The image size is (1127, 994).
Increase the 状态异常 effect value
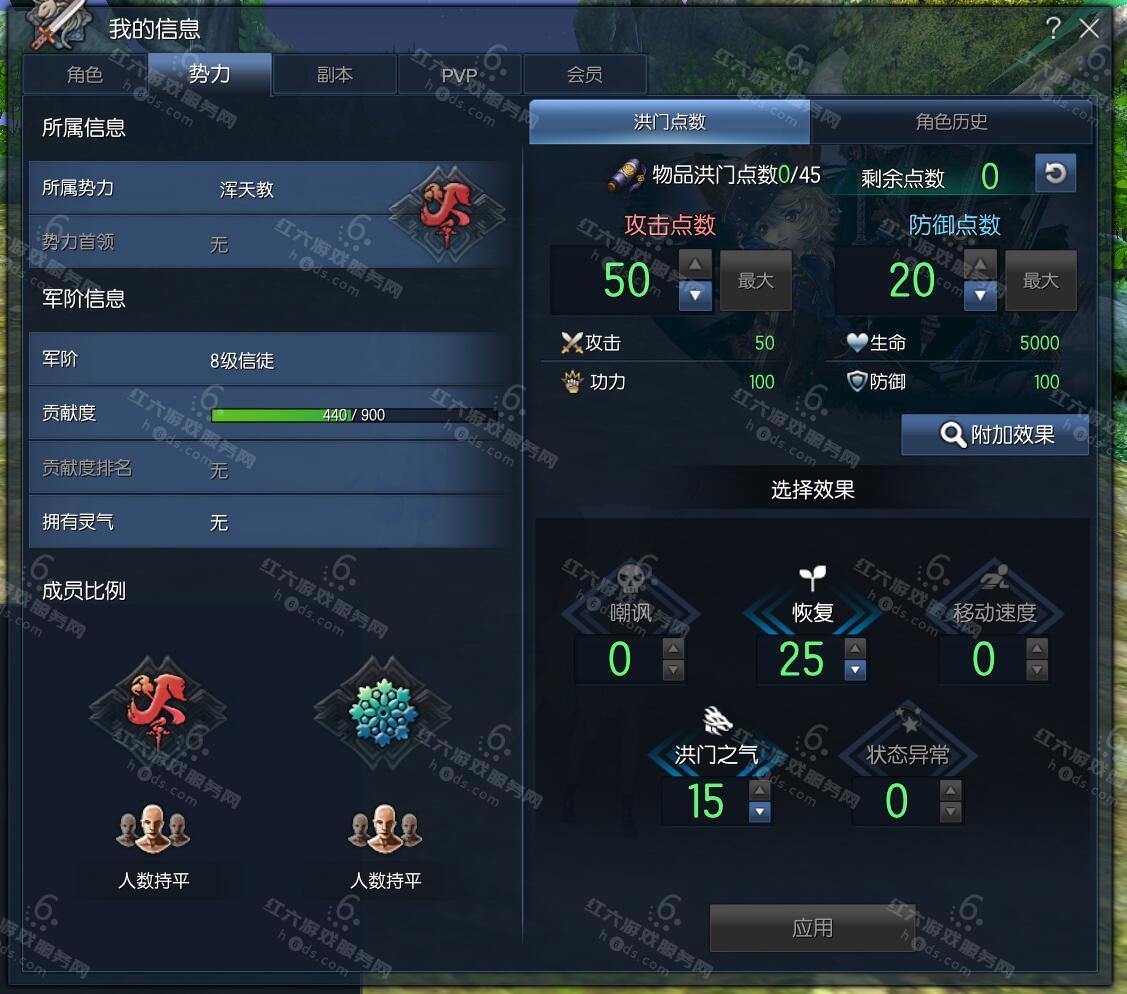[x=951, y=790]
